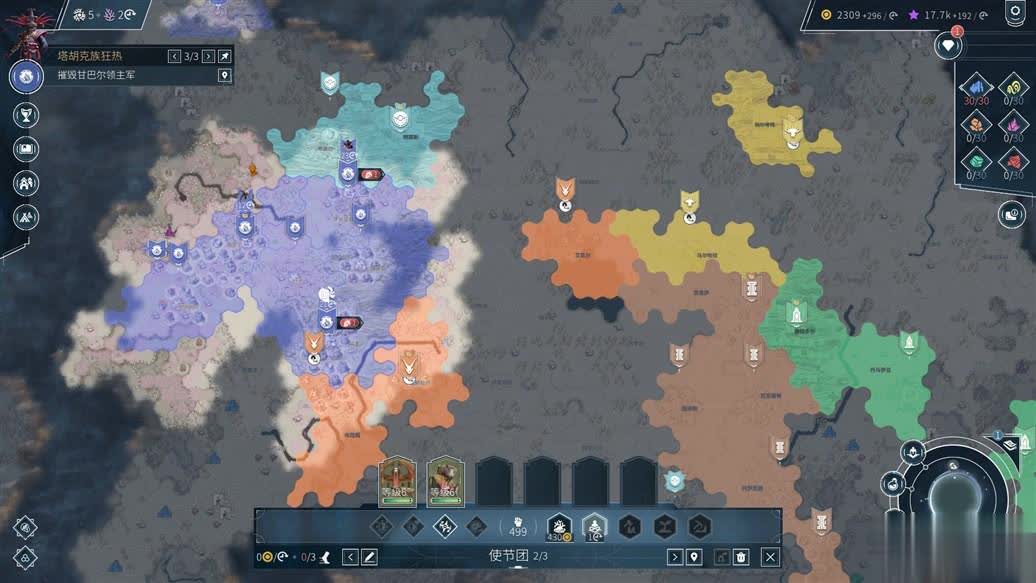Viewport: 1036px width, 583px height.
Task: Rename the army using the pencil icon
Action: [369, 557]
